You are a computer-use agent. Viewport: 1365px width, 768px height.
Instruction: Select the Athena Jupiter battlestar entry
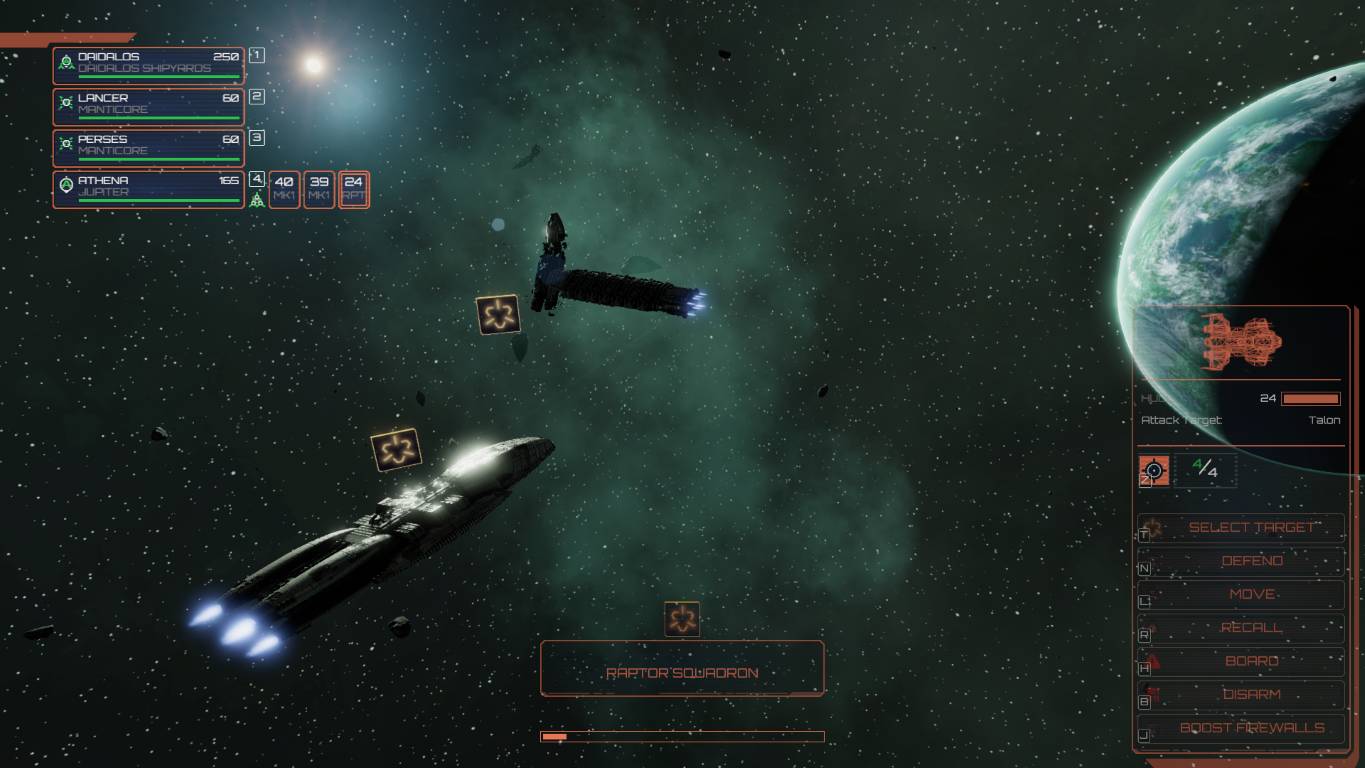pos(148,188)
